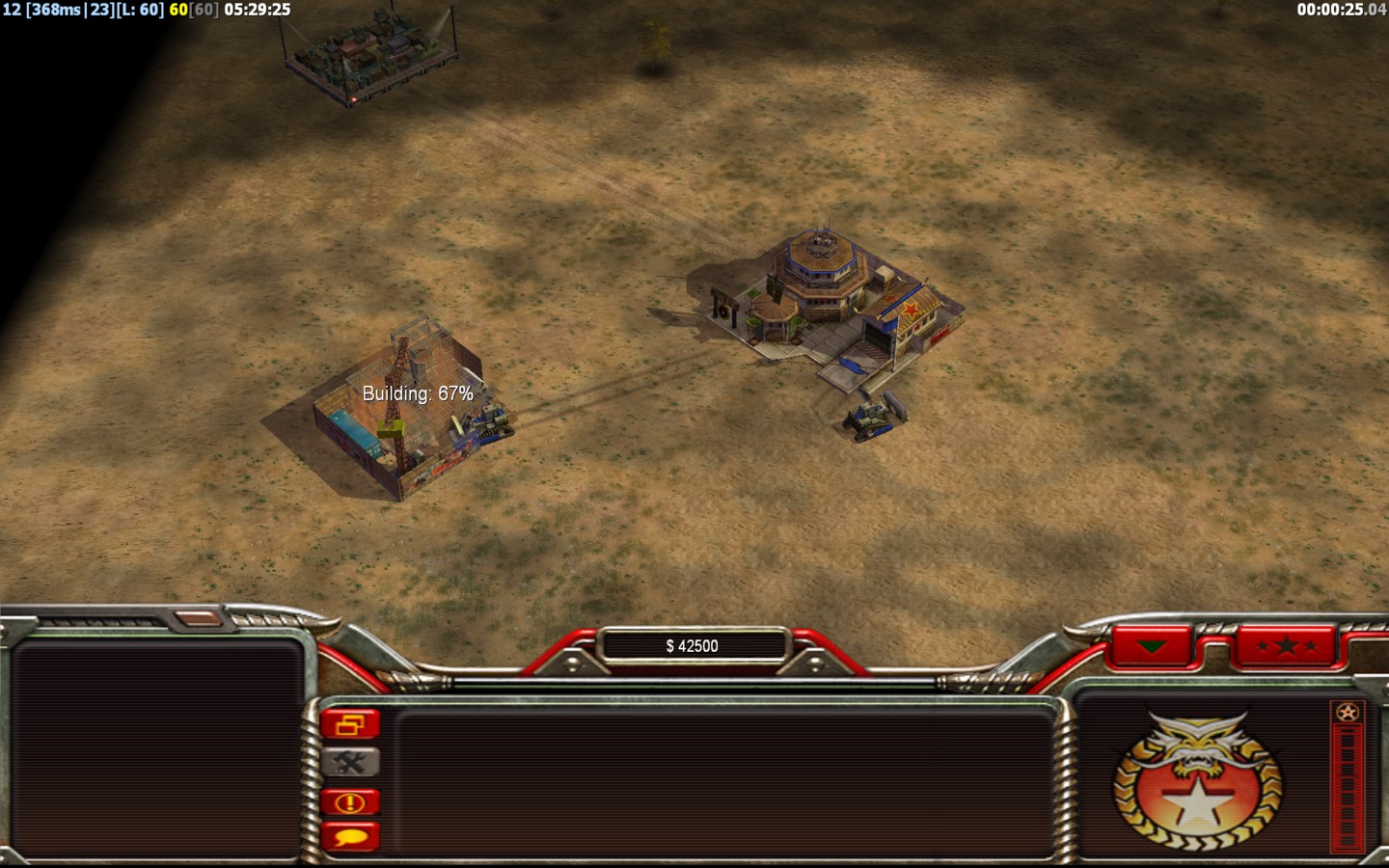
Task: Click the greyed crossed-tools button
Action: click(350, 763)
